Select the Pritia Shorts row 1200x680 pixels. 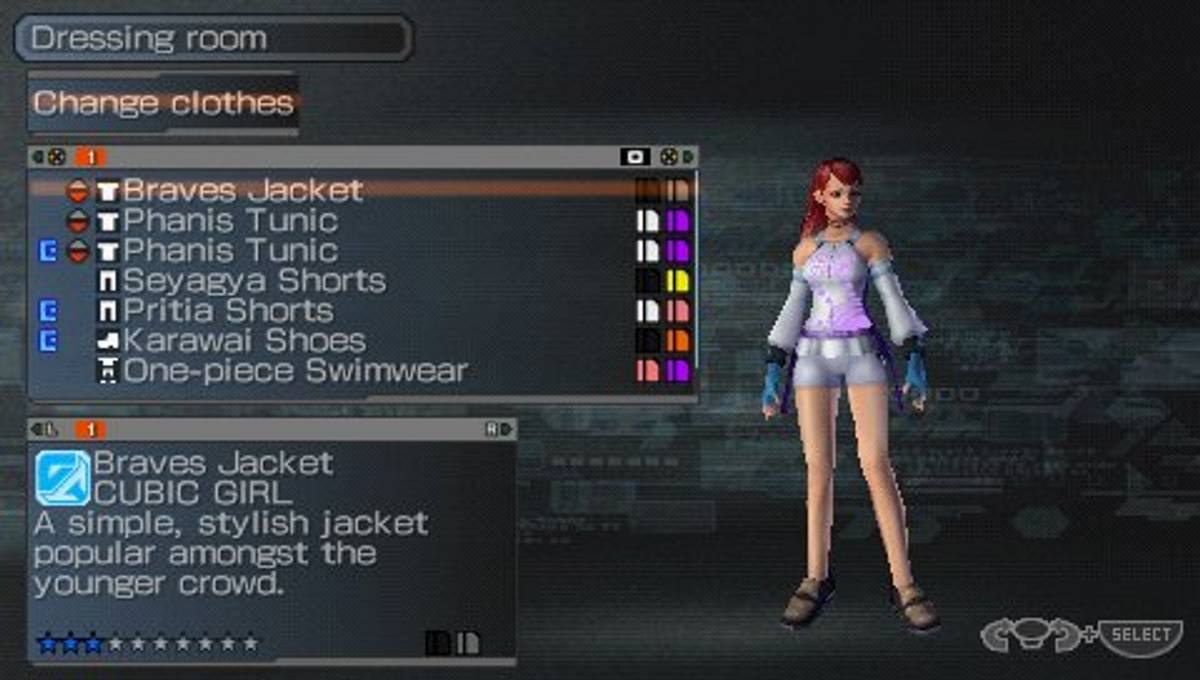228,310
